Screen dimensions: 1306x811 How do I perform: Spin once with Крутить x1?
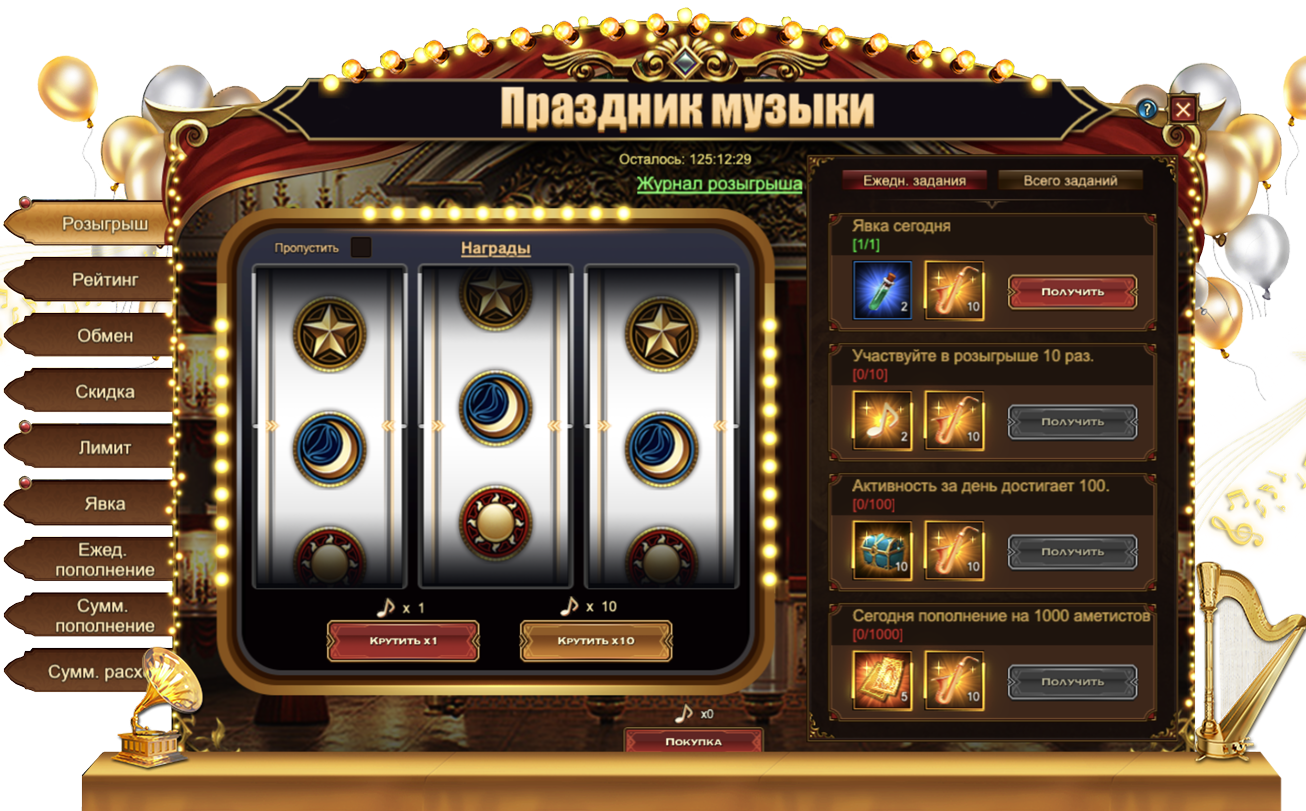pyautogui.click(x=403, y=641)
